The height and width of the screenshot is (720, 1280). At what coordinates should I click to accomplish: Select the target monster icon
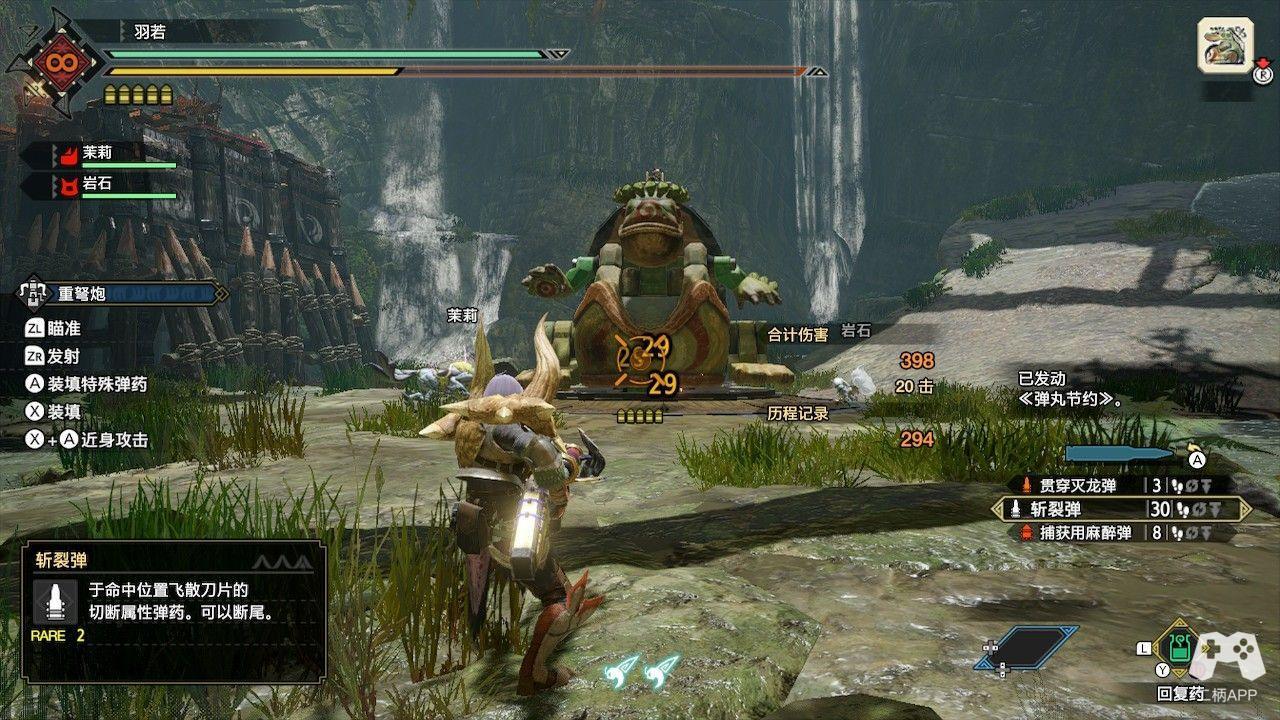coord(1225,45)
